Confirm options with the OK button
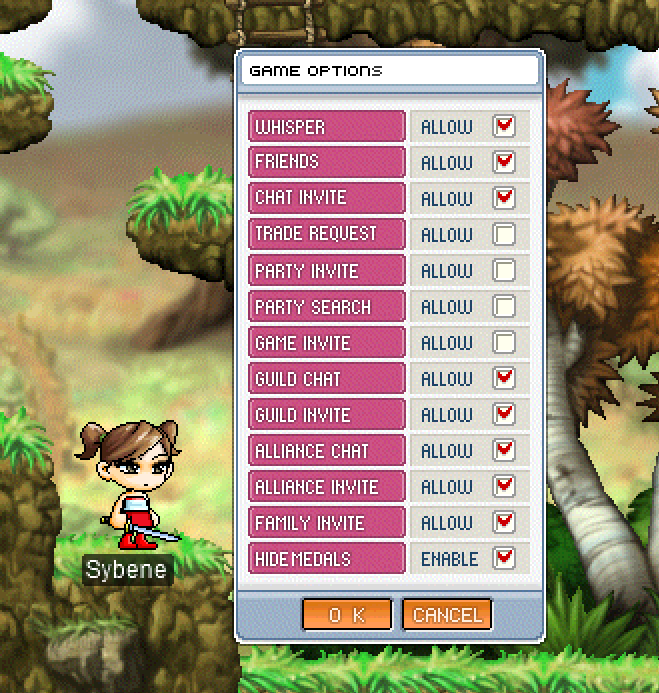Image resolution: width=659 pixels, height=693 pixels. pos(346,614)
